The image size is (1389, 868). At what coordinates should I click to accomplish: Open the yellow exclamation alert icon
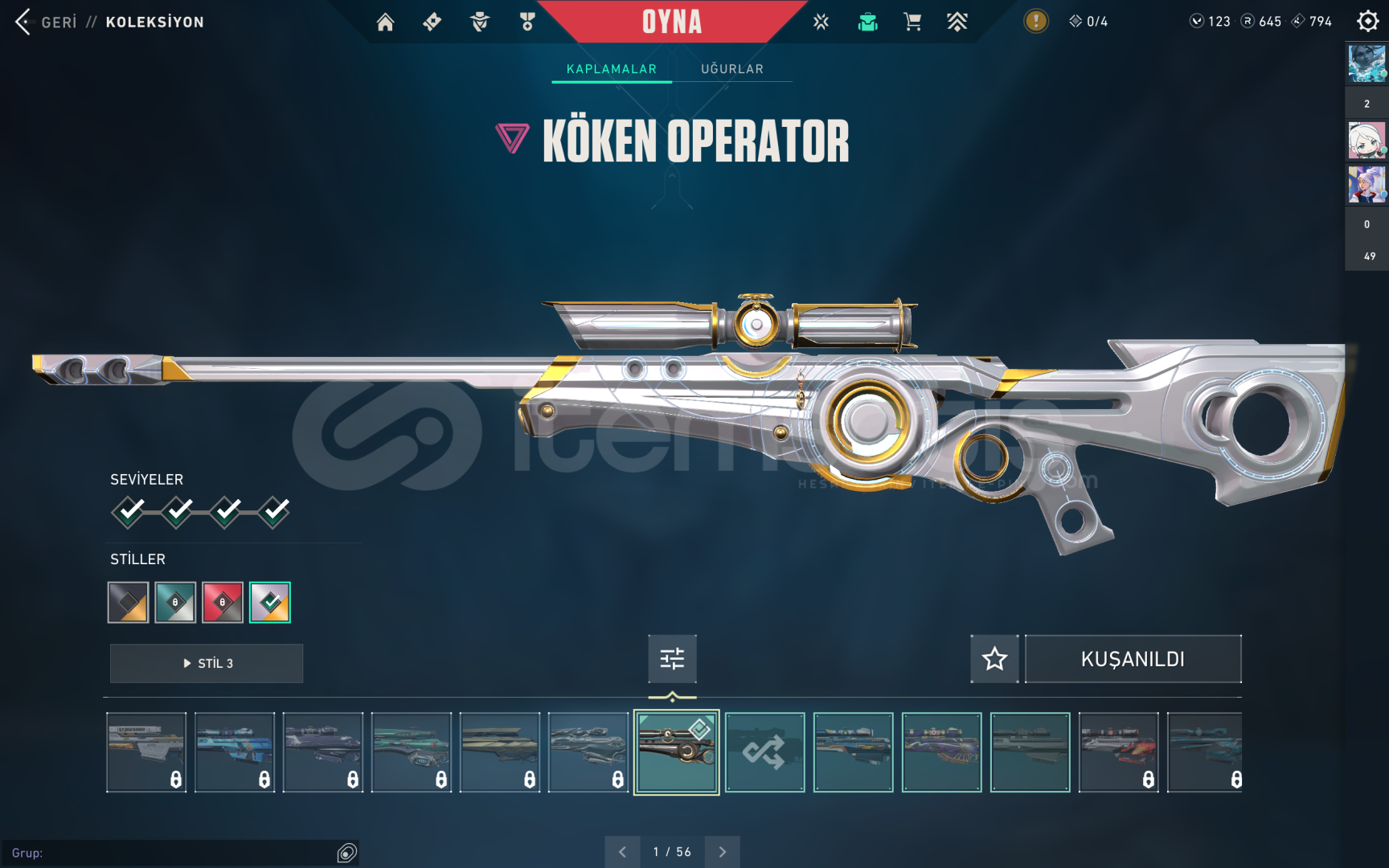tap(1035, 22)
